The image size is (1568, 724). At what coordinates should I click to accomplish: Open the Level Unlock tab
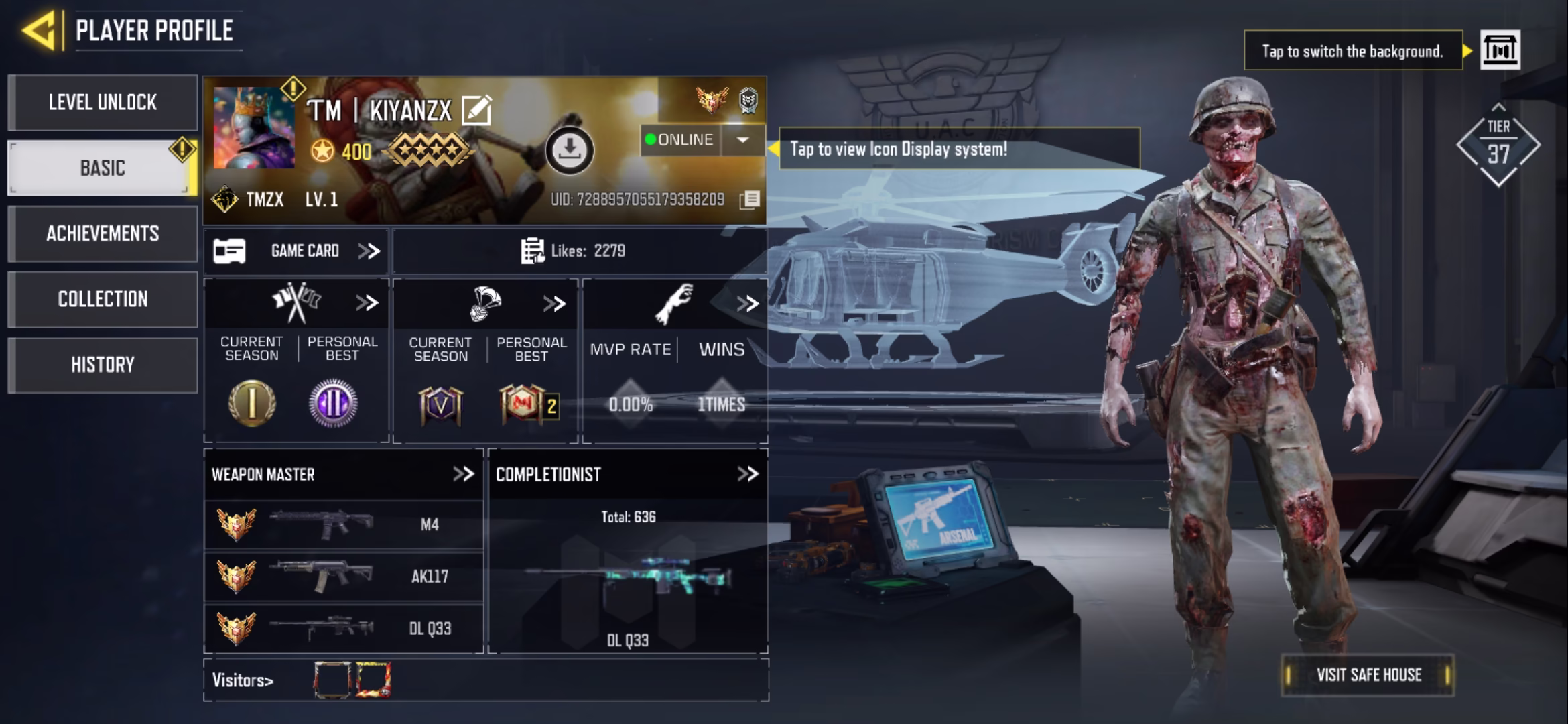pyautogui.click(x=103, y=103)
